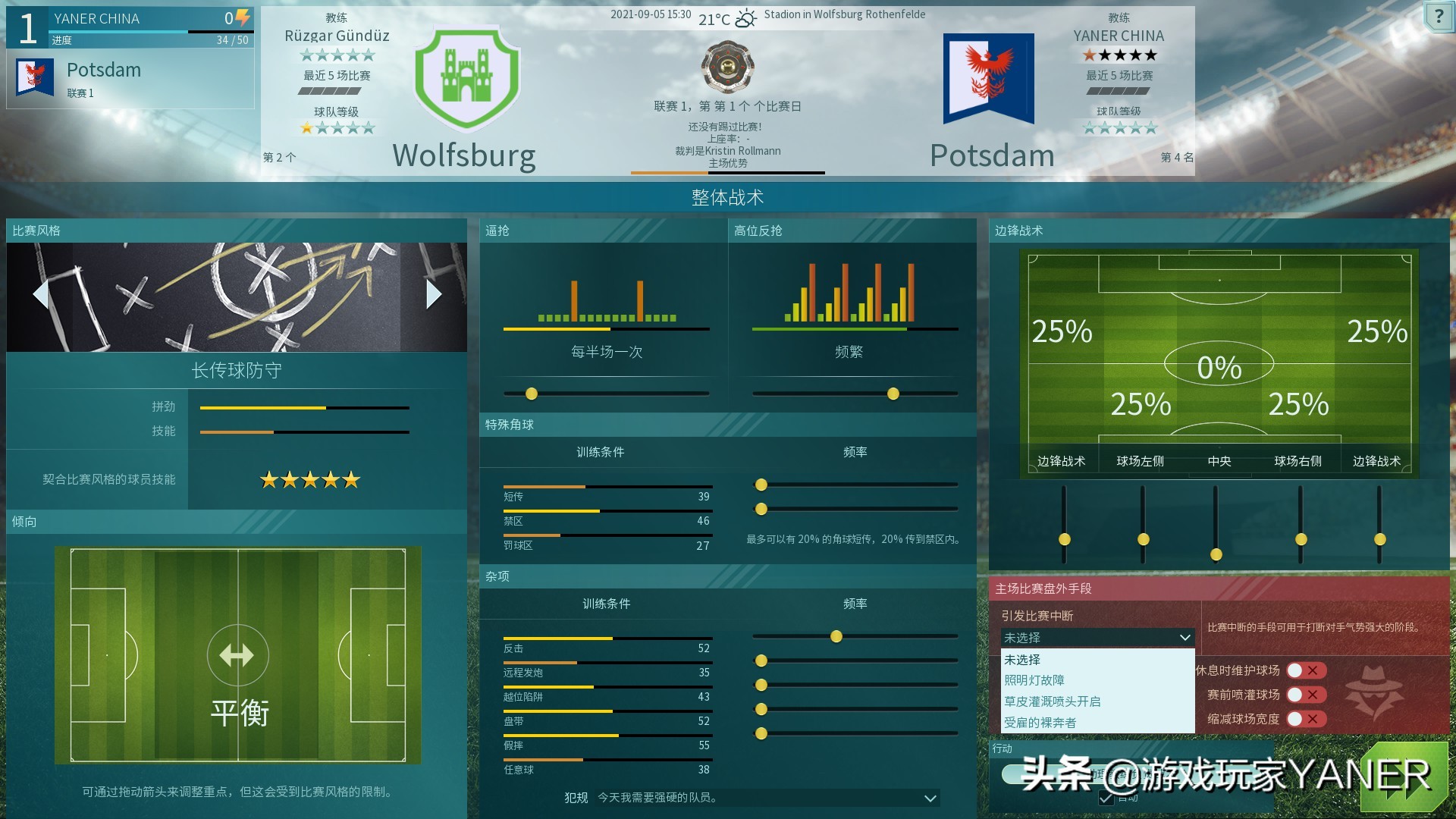Open the help question mark icon
This screenshot has width=1456, height=819.
point(1440,17)
